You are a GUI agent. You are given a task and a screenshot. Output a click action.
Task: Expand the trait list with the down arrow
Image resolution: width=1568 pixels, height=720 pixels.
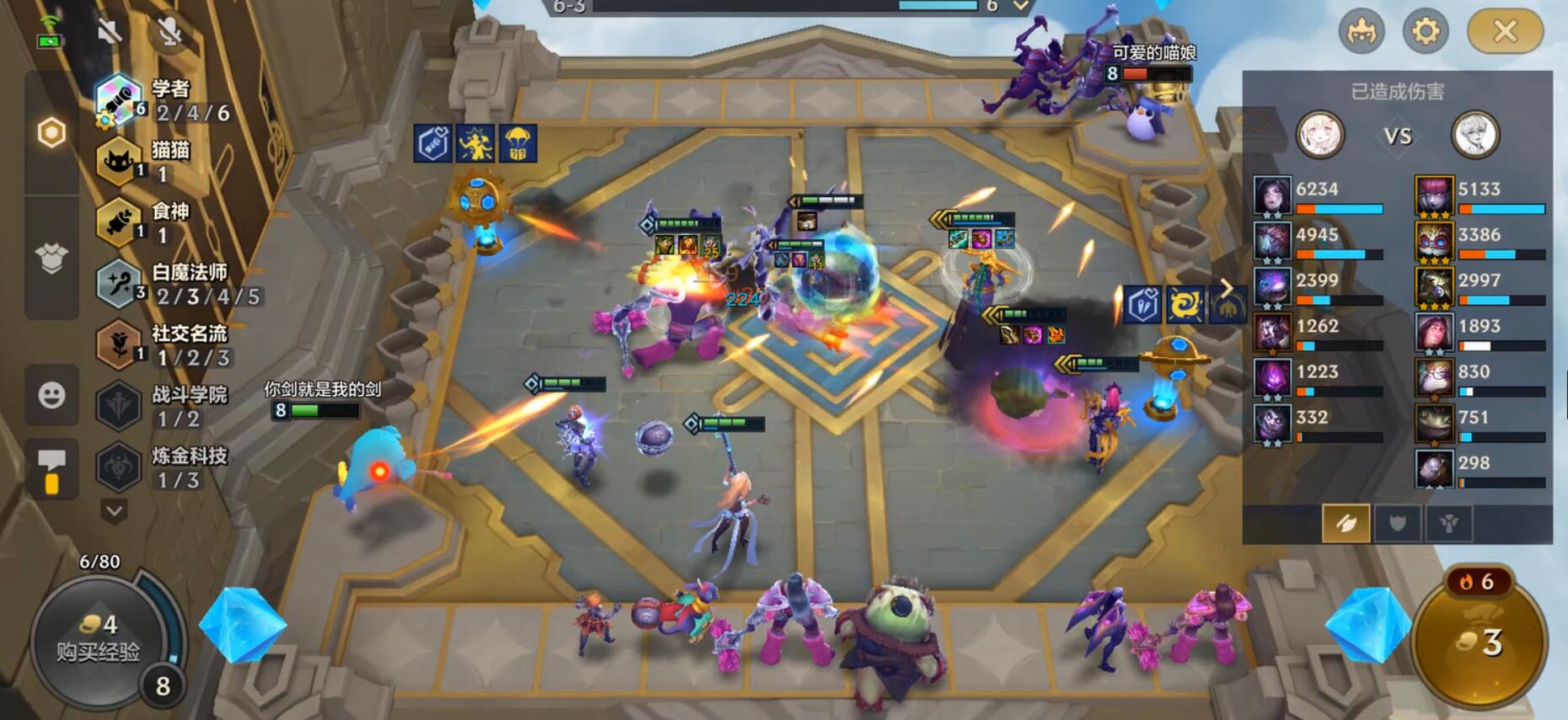[x=115, y=510]
